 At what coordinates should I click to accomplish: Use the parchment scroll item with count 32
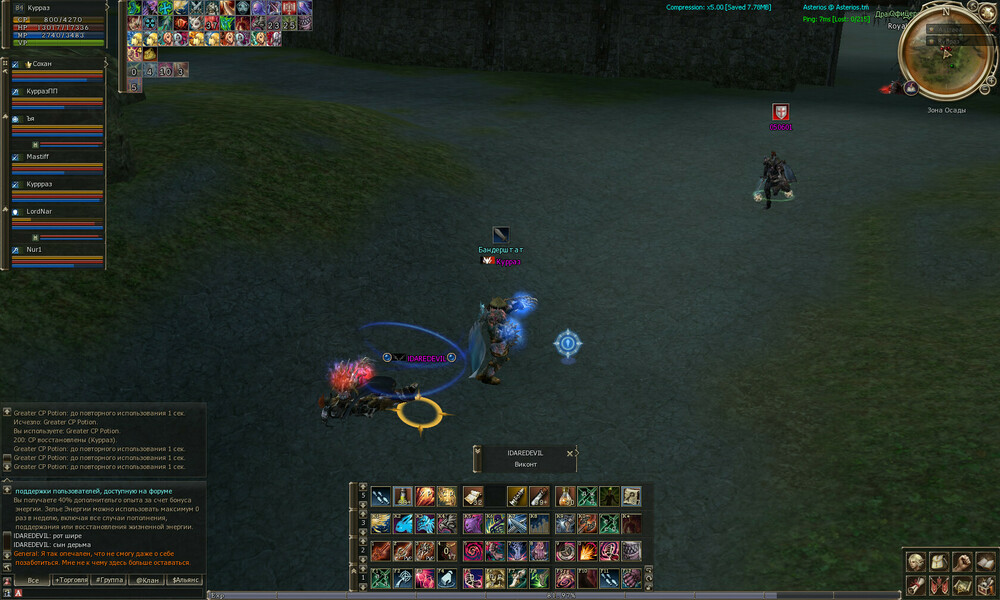point(473,496)
